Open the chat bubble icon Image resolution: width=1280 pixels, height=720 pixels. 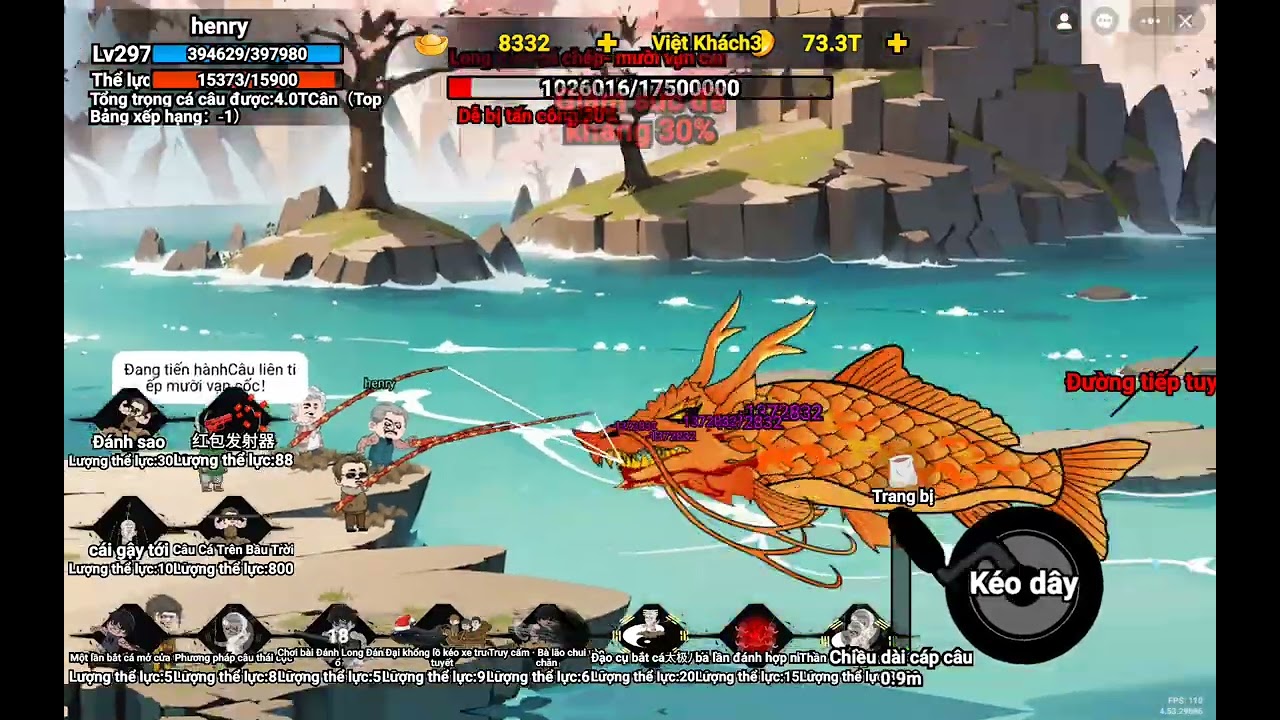[x=1105, y=21]
